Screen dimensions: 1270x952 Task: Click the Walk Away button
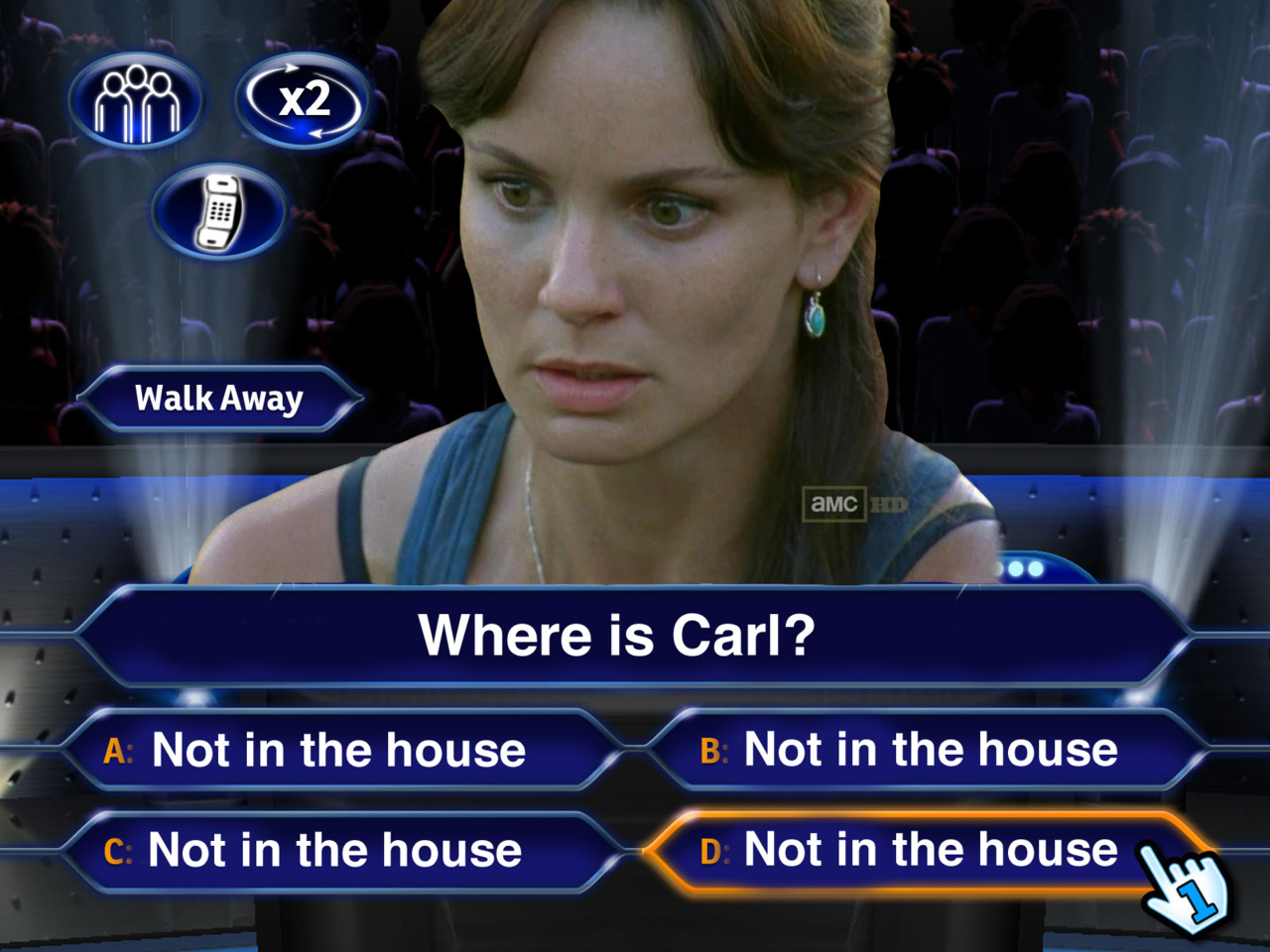(x=219, y=399)
